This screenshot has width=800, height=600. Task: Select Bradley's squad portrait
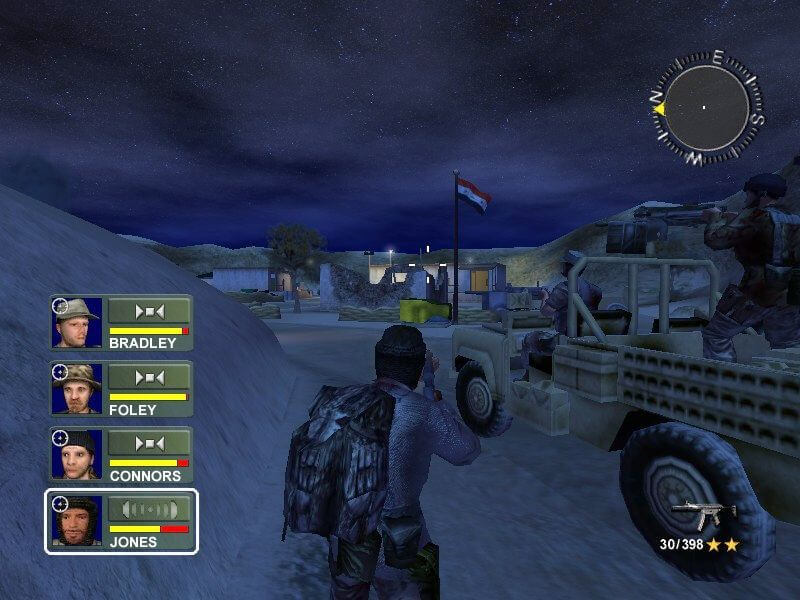pos(78,321)
